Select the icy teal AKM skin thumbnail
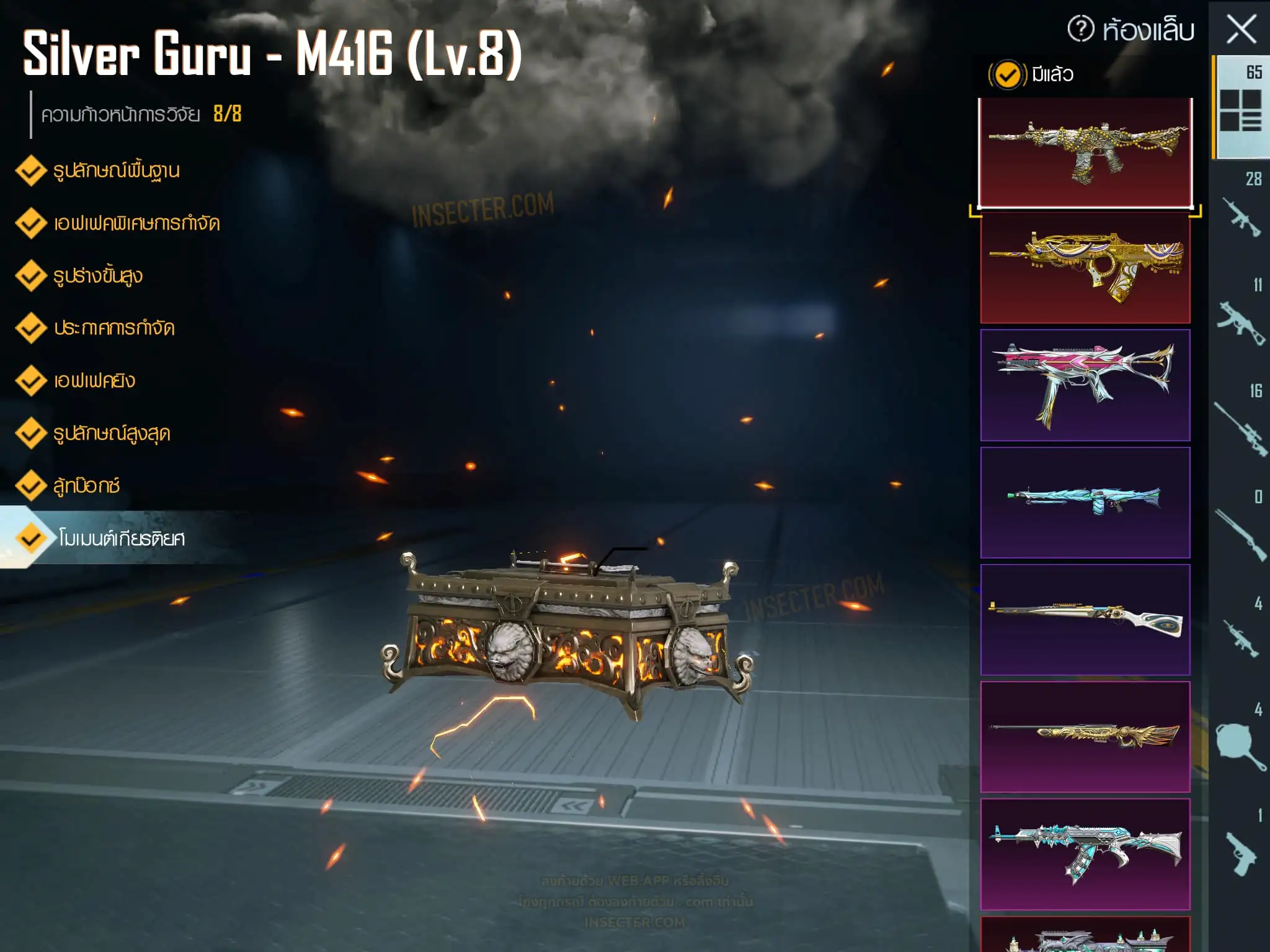Image resolution: width=1270 pixels, height=952 pixels. point(1085,853)
